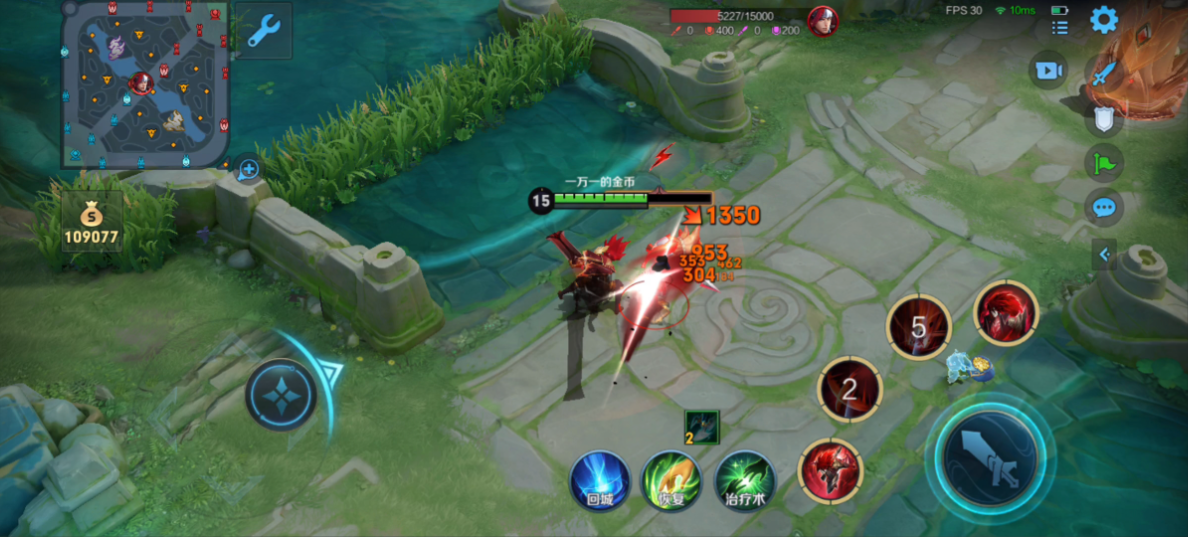Image resolution: width=1188 pixels, height=537 pixels.
Task: Use the active item icon with count 2
Action: (702, 427)
